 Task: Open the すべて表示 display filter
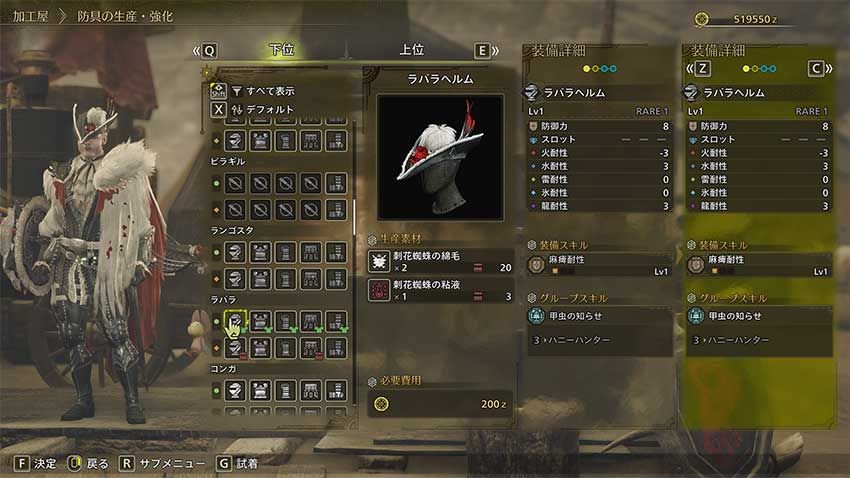(262, 90)
